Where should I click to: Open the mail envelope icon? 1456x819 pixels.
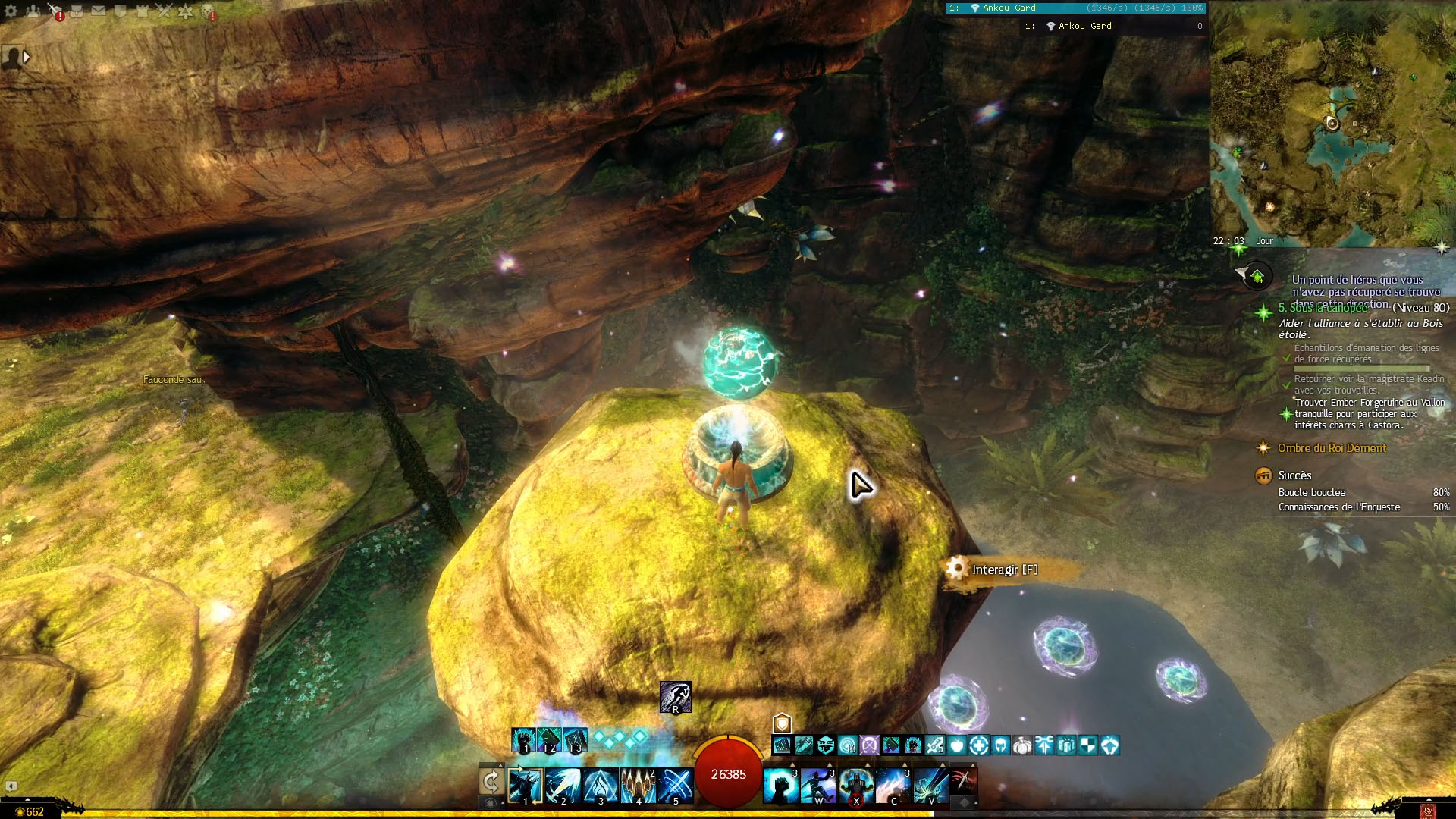tap(99, 11)
